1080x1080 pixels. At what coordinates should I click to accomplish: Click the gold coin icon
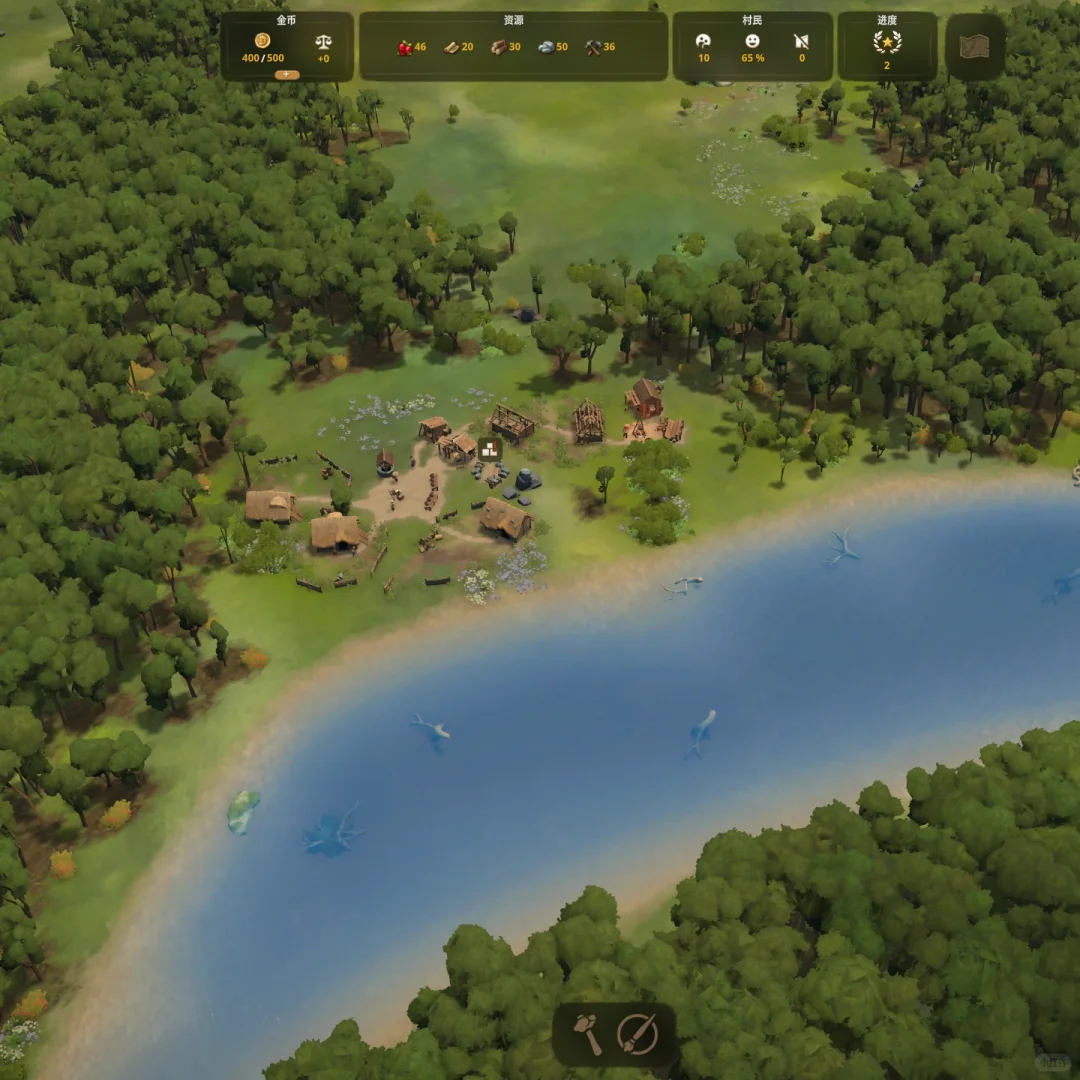tap(263, 41)
